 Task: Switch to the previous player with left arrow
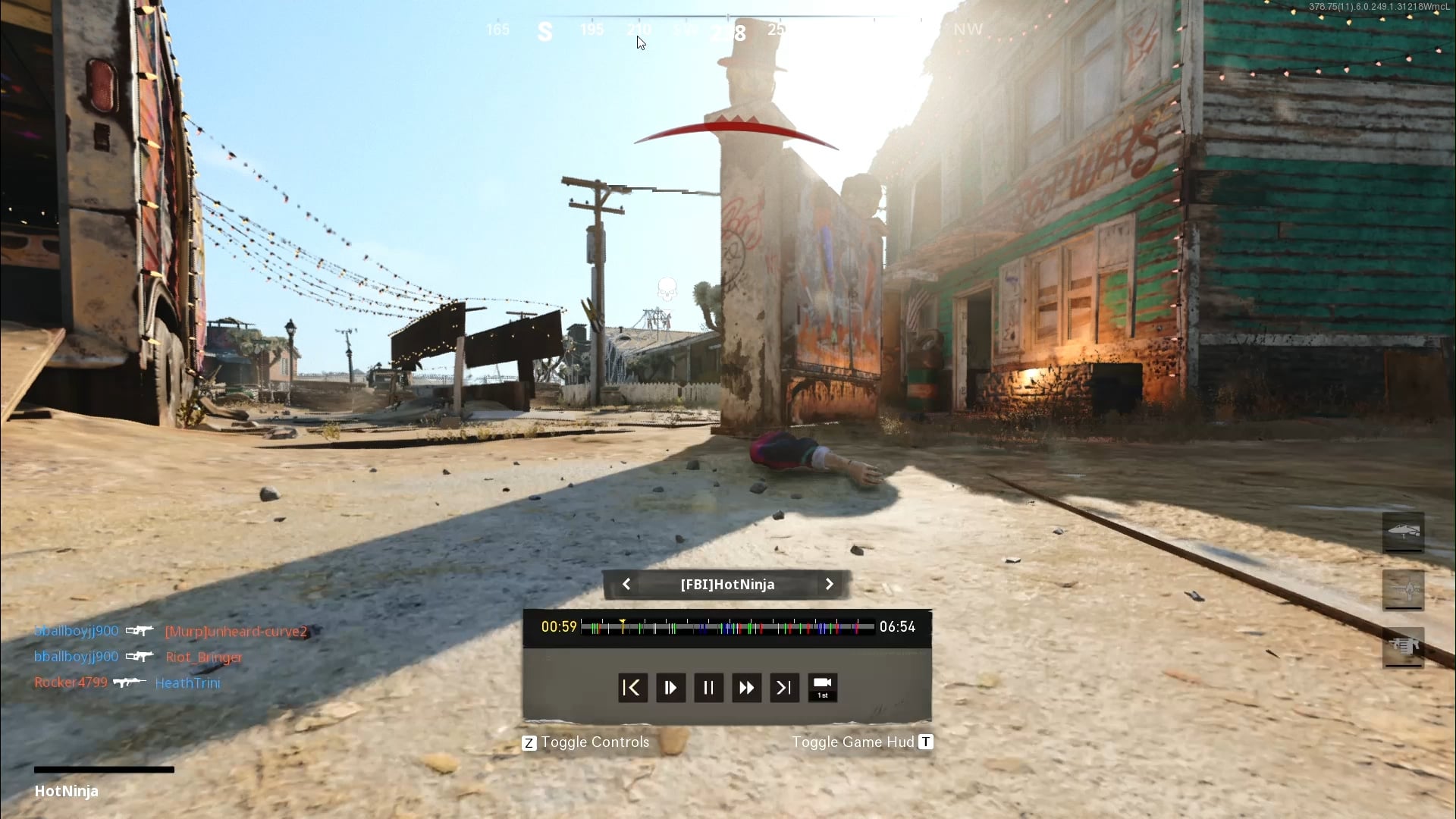626,584
